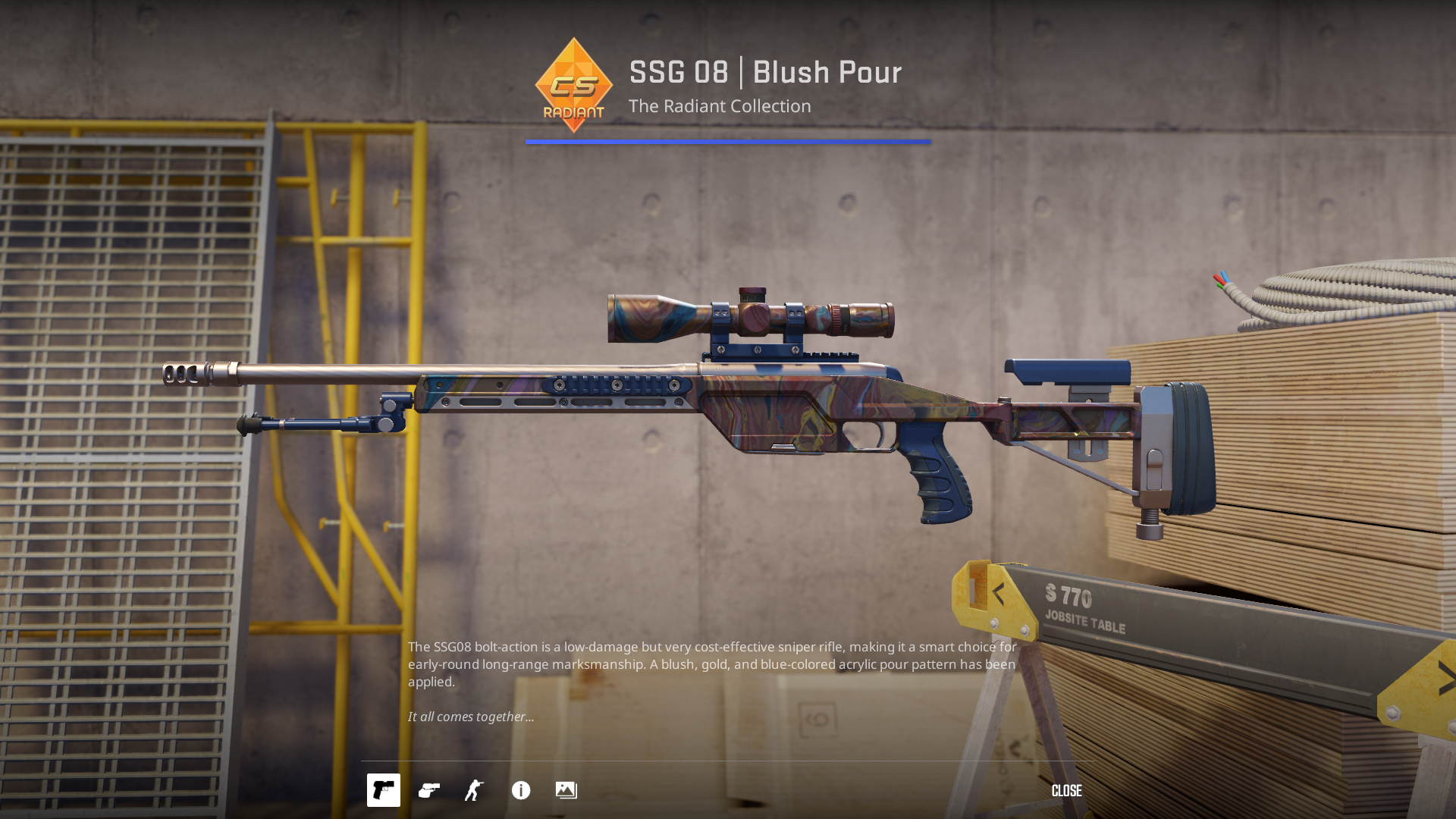Select the weapon-only pistol view icon
This screenshot has height=819, width=1456.
tap(383, 790)
